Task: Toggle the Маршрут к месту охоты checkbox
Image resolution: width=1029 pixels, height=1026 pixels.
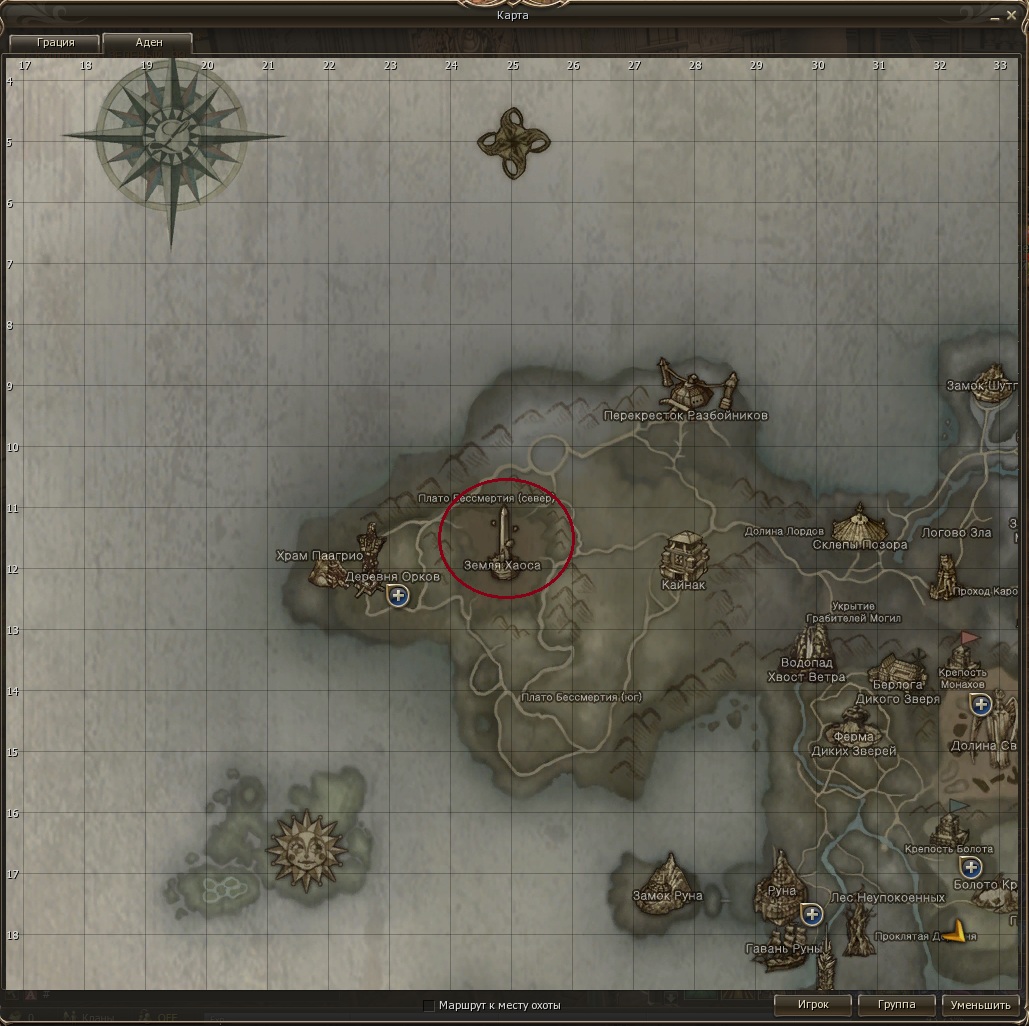Action: (429, 1005)
